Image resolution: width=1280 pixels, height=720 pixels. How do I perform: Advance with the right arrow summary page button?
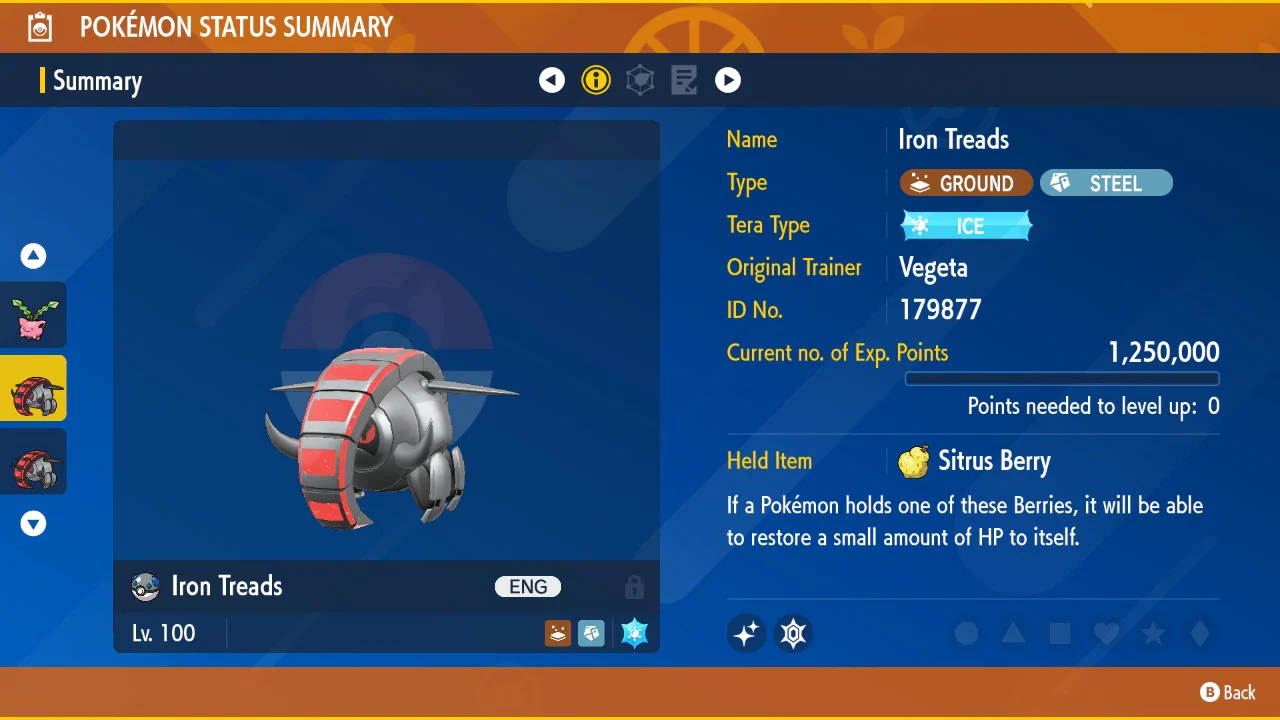[x=728, y=80]
